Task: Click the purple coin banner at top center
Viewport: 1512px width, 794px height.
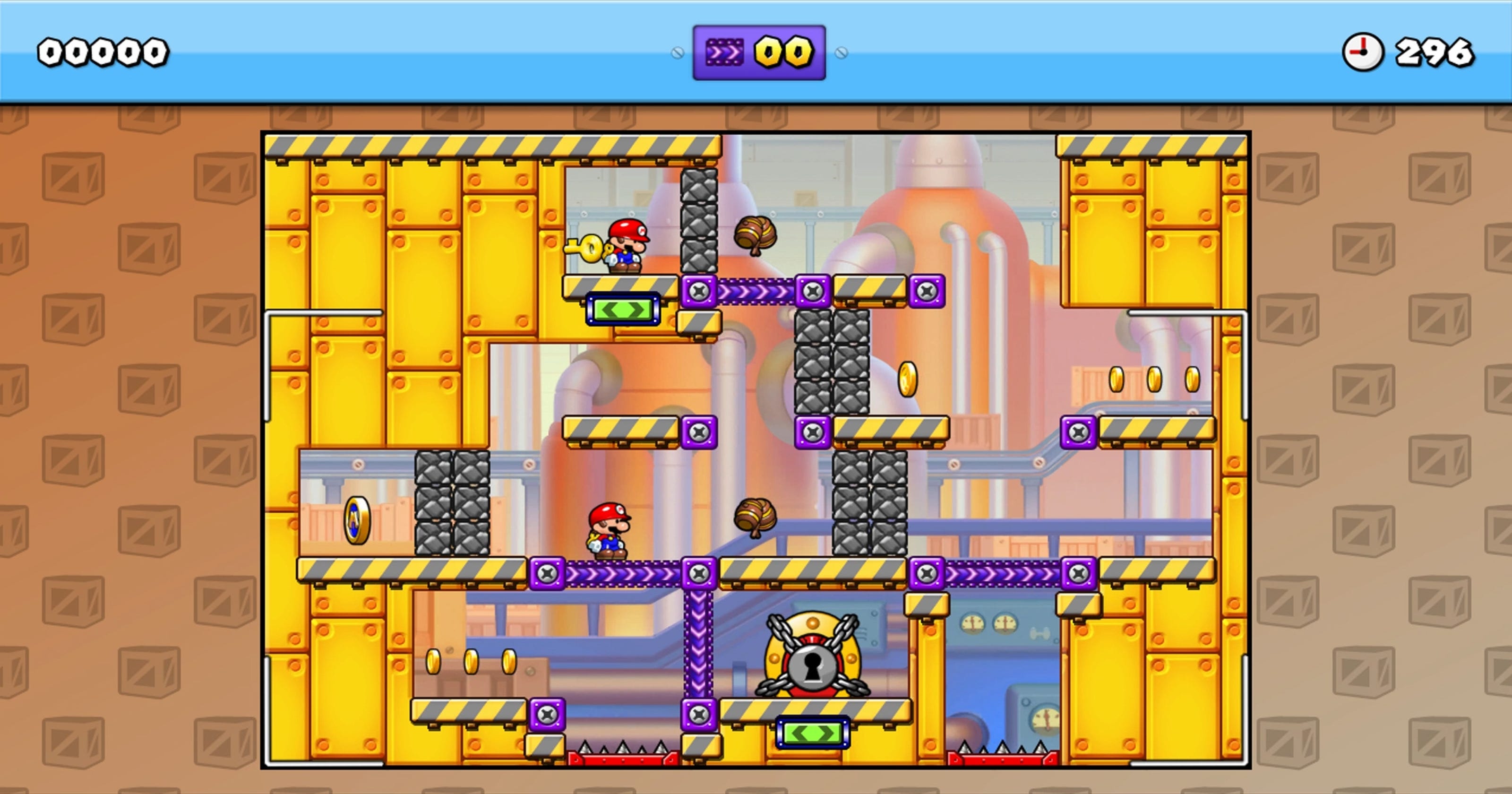Action: coord(760,51)
